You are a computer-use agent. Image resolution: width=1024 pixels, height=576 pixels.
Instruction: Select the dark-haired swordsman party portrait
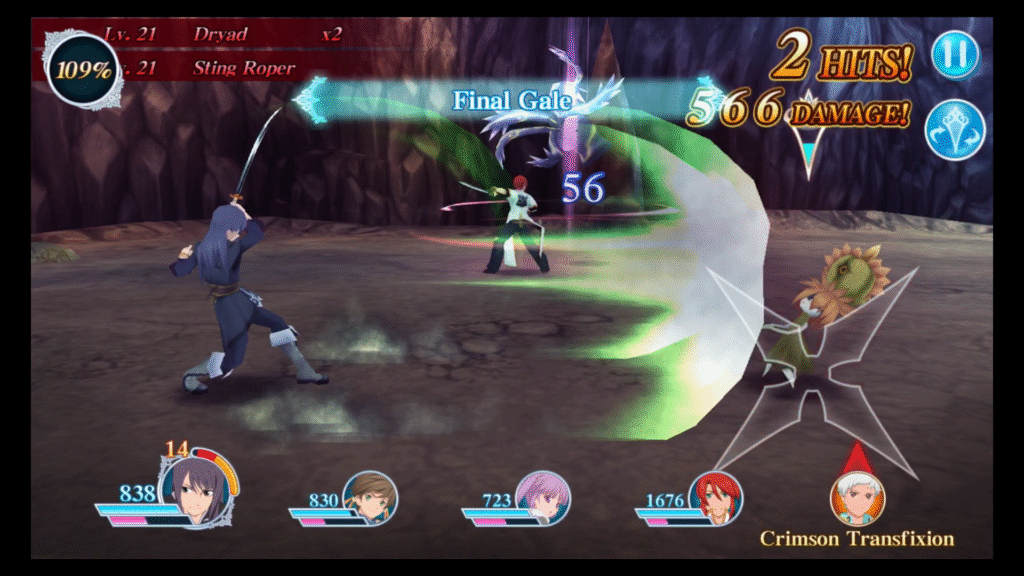tap(197, 487)
